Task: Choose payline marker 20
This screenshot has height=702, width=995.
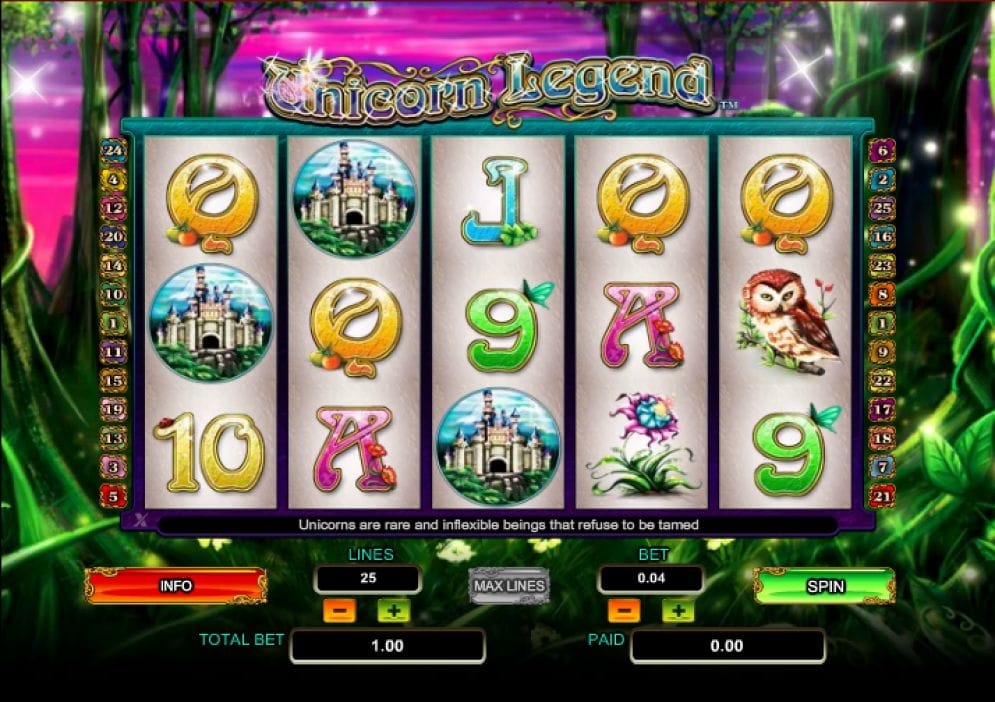Action: [113, 237]
